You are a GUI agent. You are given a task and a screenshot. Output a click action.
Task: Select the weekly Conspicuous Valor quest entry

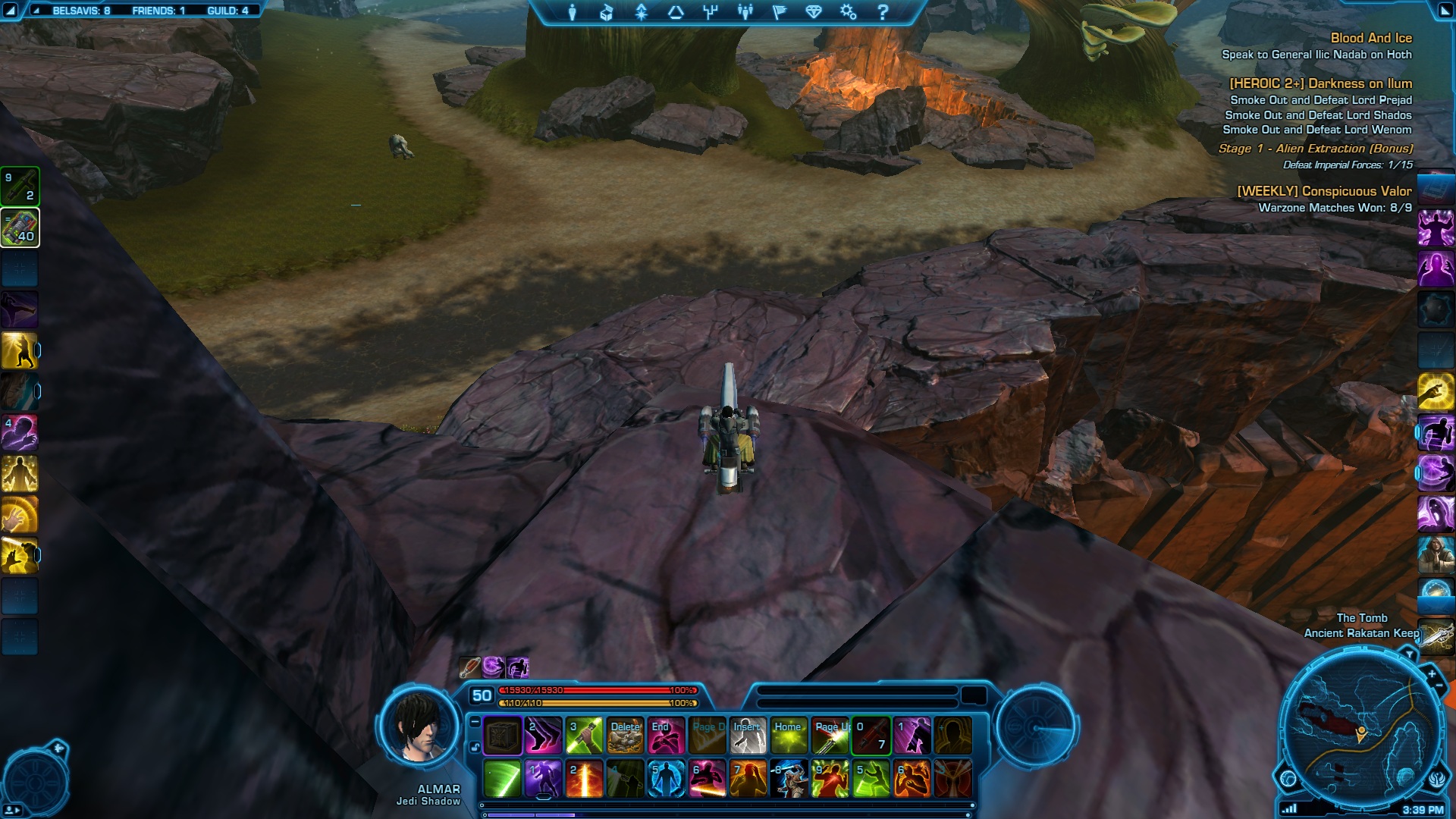click(x=1324, y=191)
